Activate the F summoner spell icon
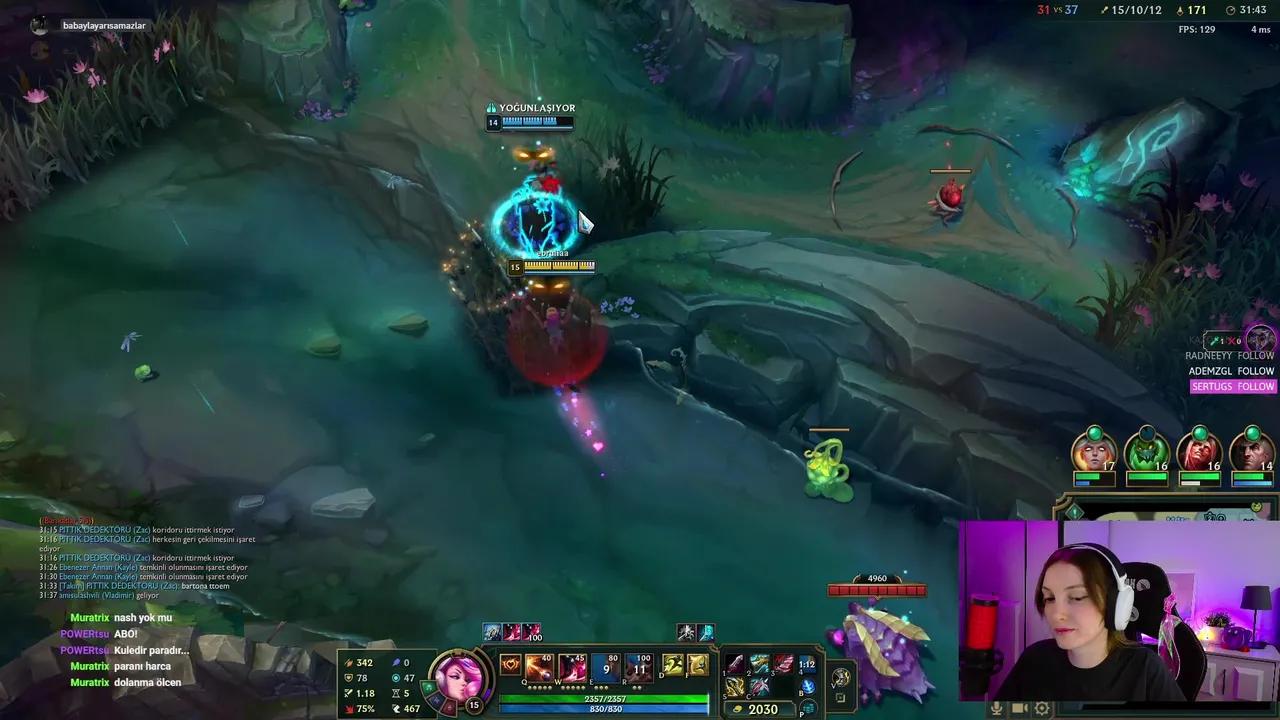 pyautogui.click(x=697, y=665)
